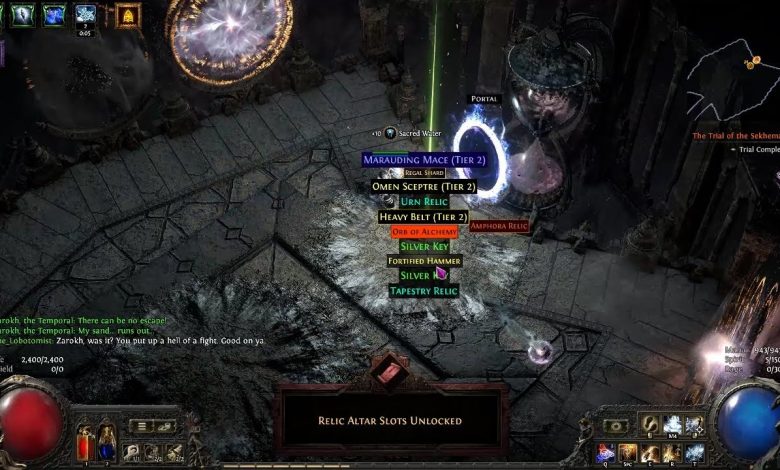Activate the skill bound to R

[x=673, y=453]
